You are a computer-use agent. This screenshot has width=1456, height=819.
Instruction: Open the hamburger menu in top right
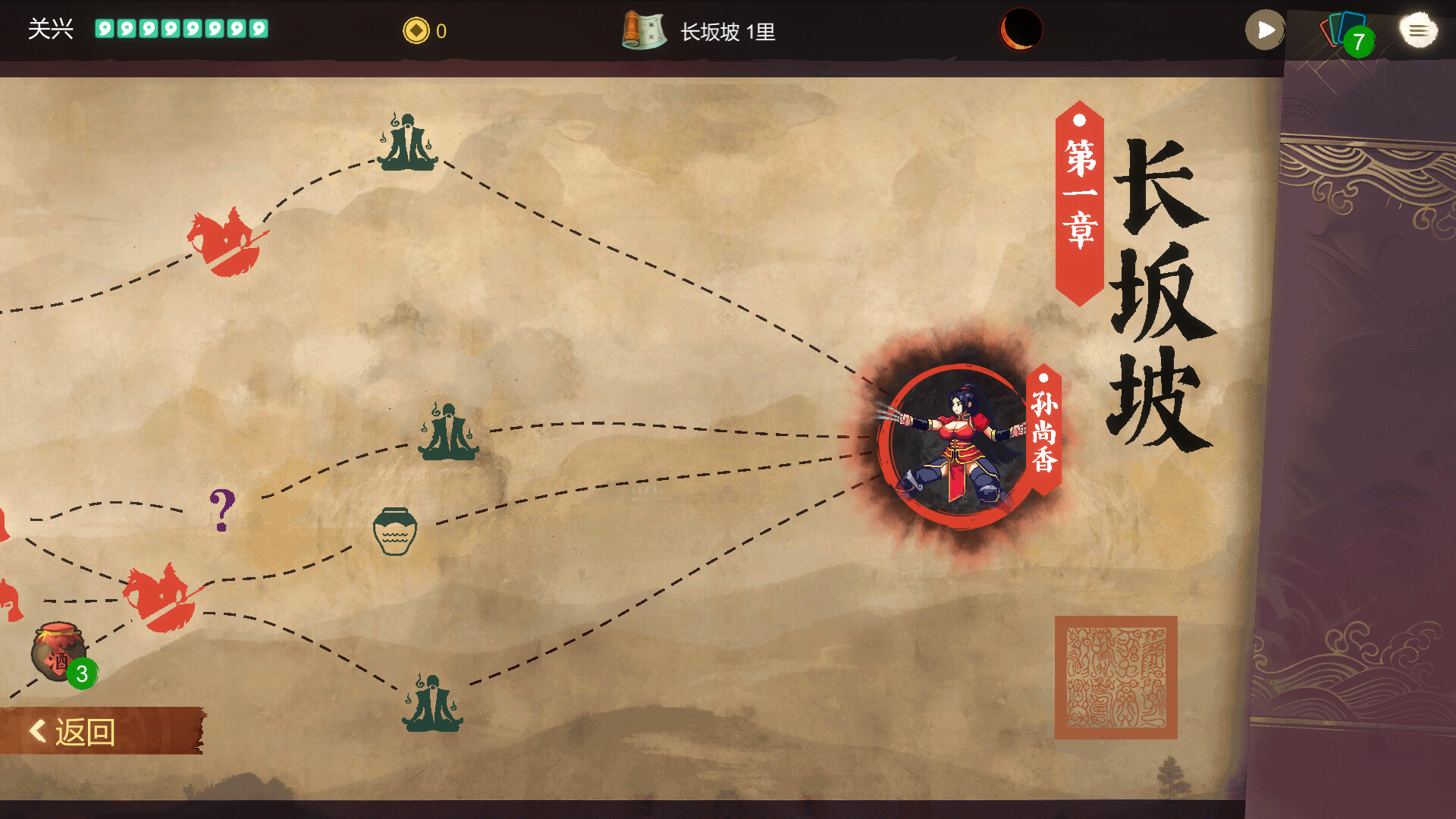1417,30
